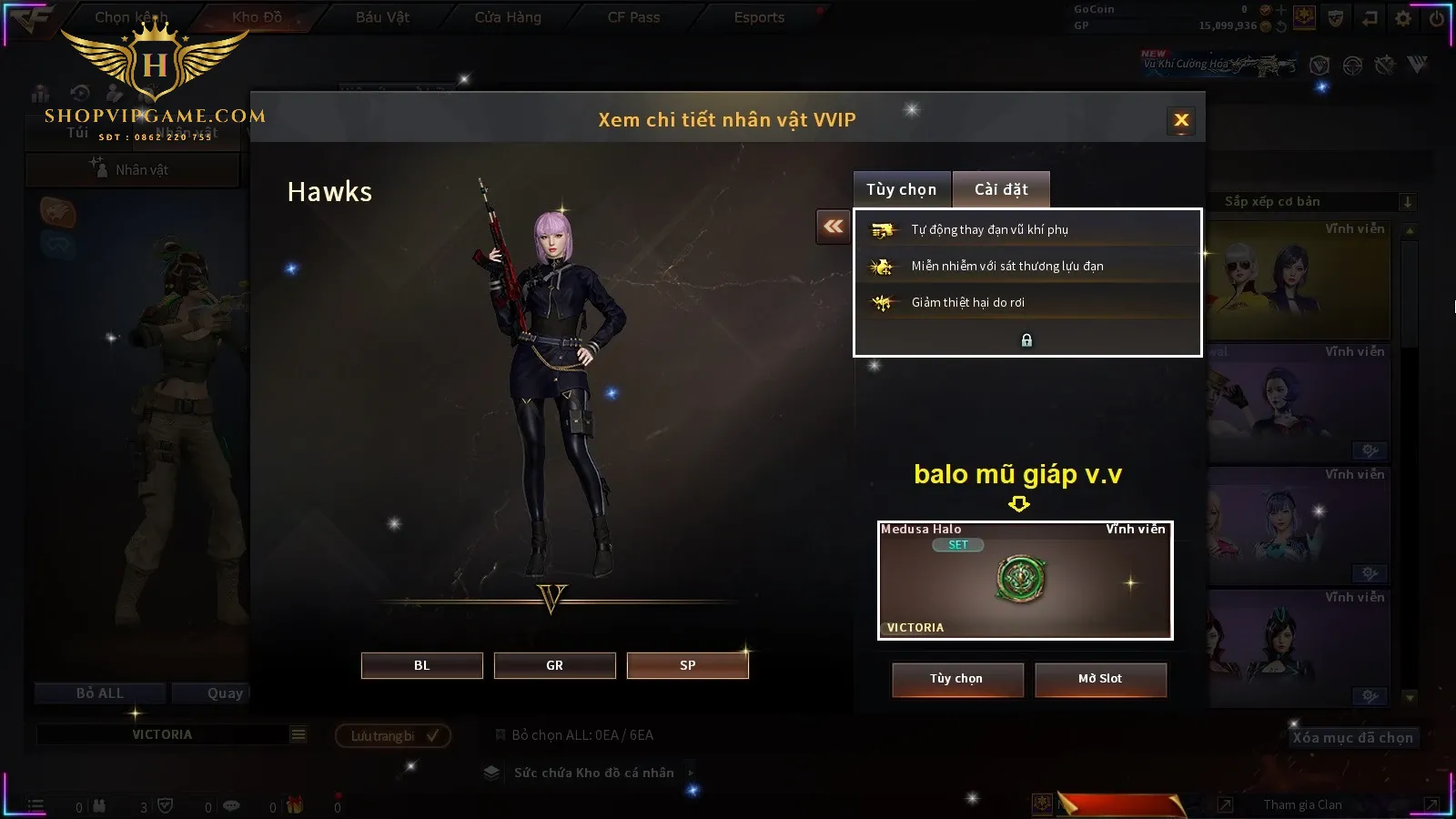
Task: Open the Báu Vật menu
Action: (382, 17)
